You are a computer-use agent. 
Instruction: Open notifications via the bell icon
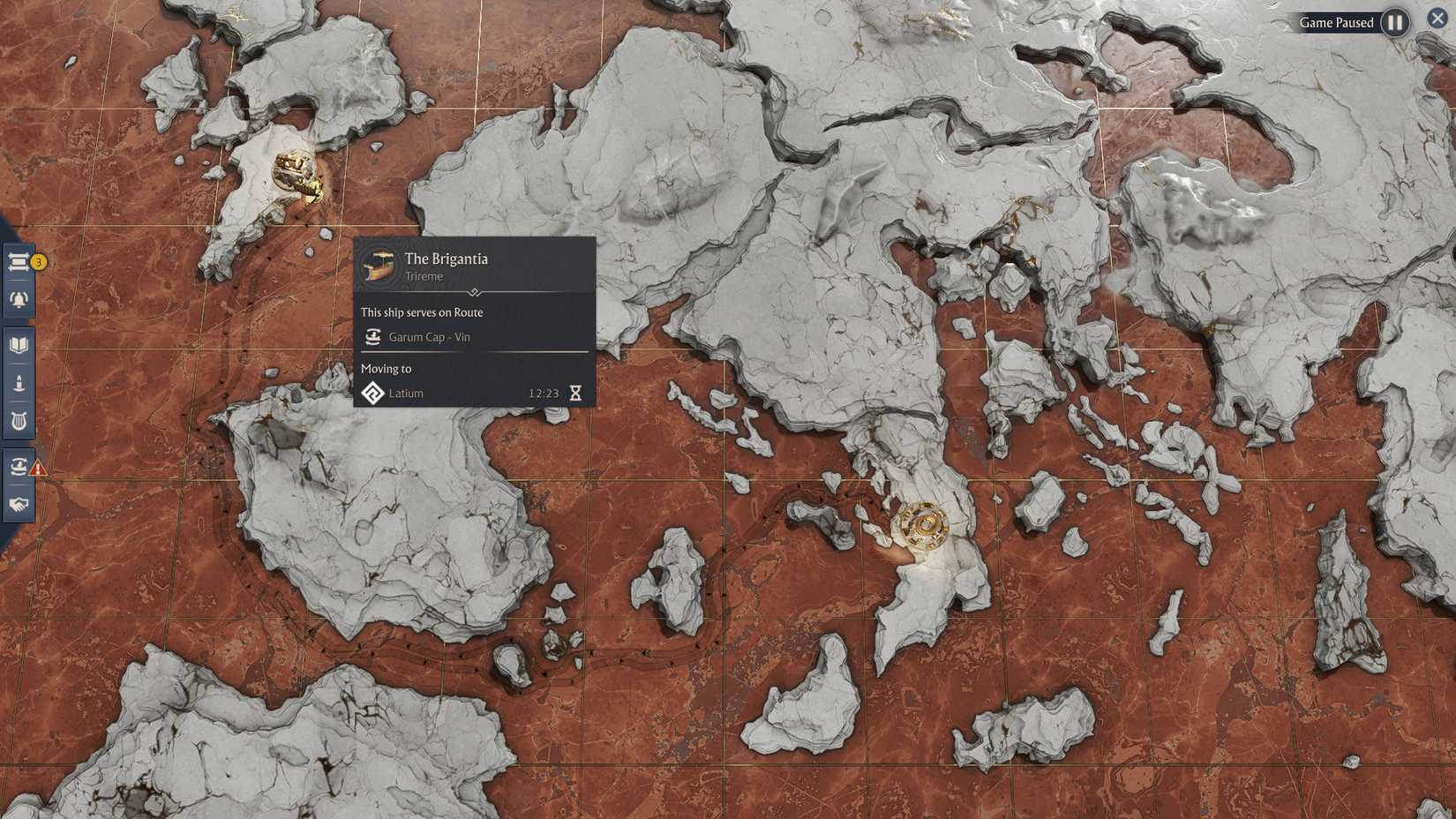pos(18,299)
